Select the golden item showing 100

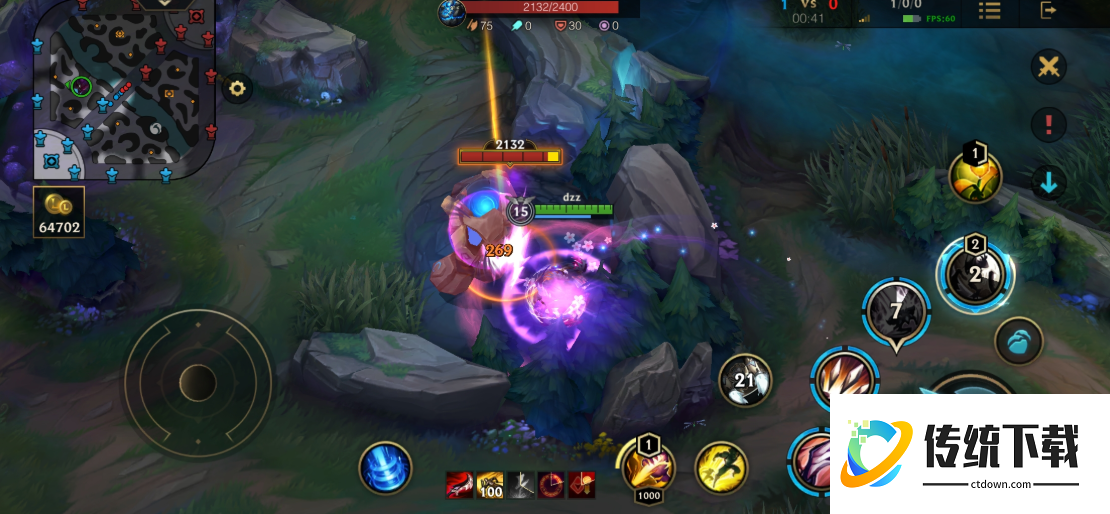[x=490, y=485]
